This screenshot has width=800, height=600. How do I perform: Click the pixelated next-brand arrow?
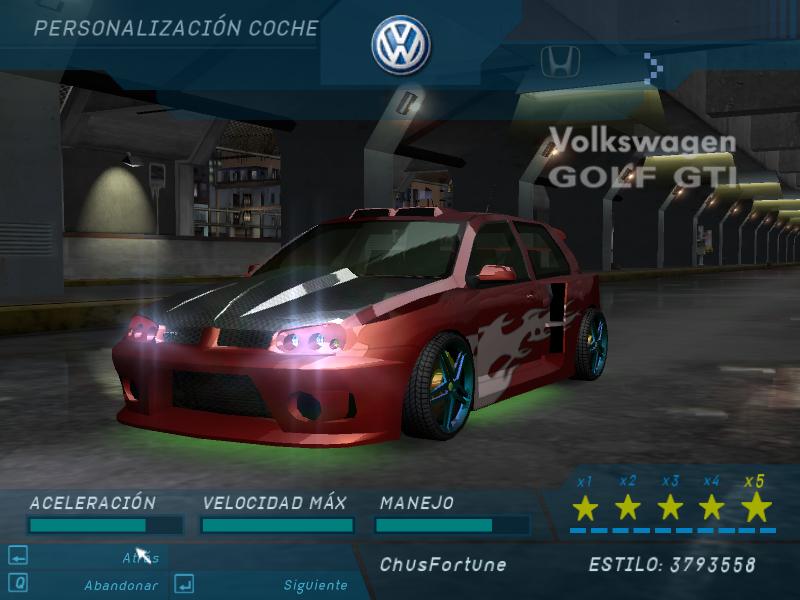[655, 68]
